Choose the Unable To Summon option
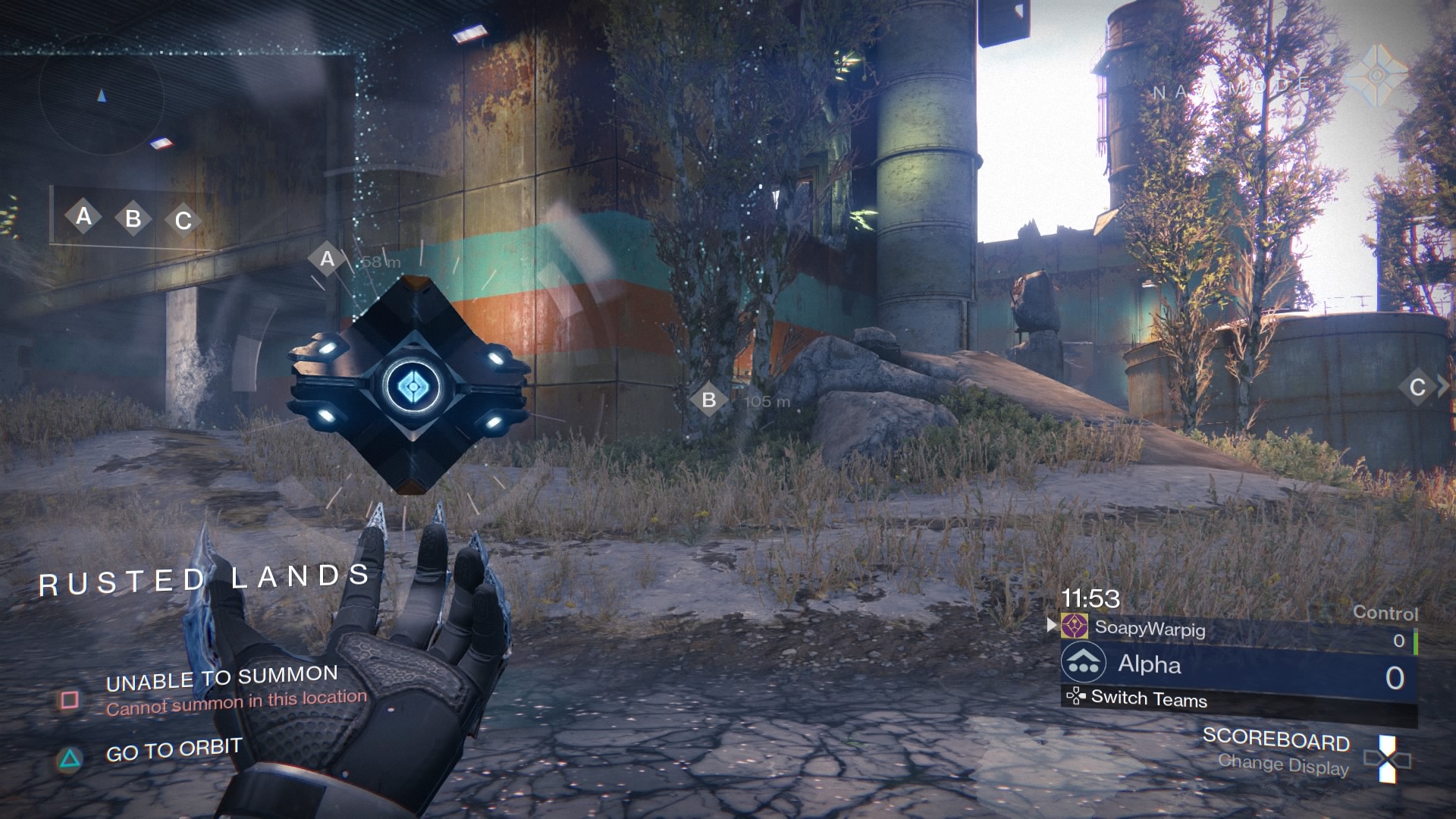 pos(221,679)
